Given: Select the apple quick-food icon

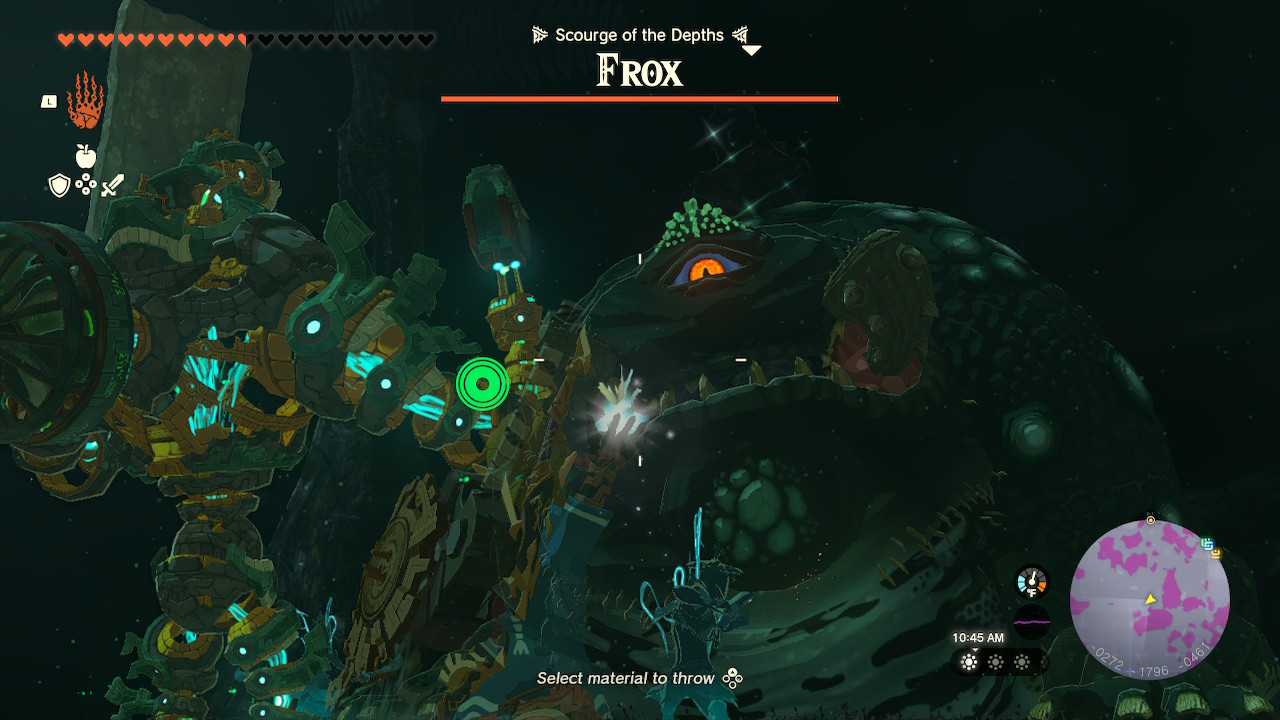Looking at the screenshot, I should (x=85, y=157).
